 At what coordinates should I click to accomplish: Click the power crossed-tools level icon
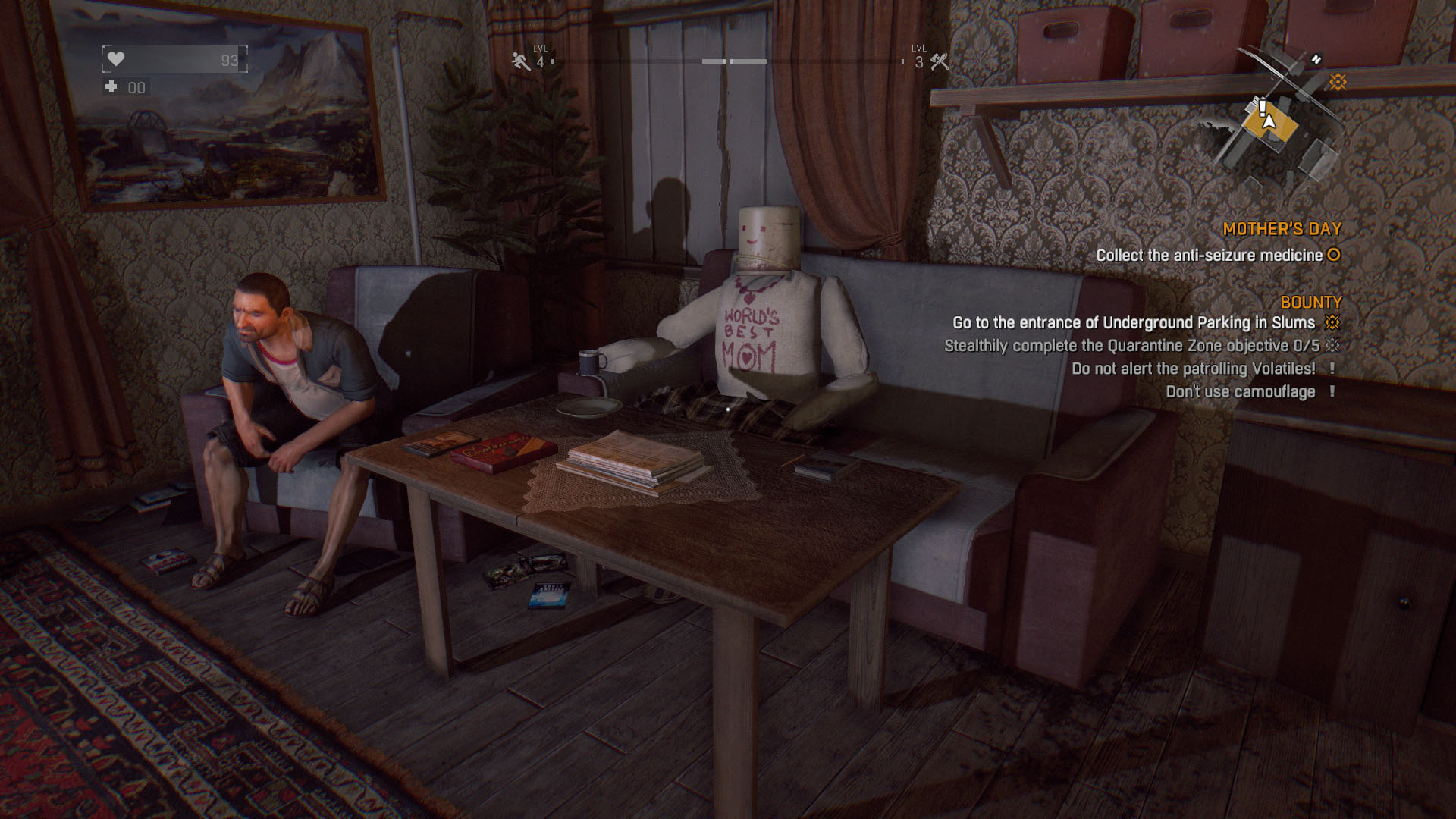point(940,61)
